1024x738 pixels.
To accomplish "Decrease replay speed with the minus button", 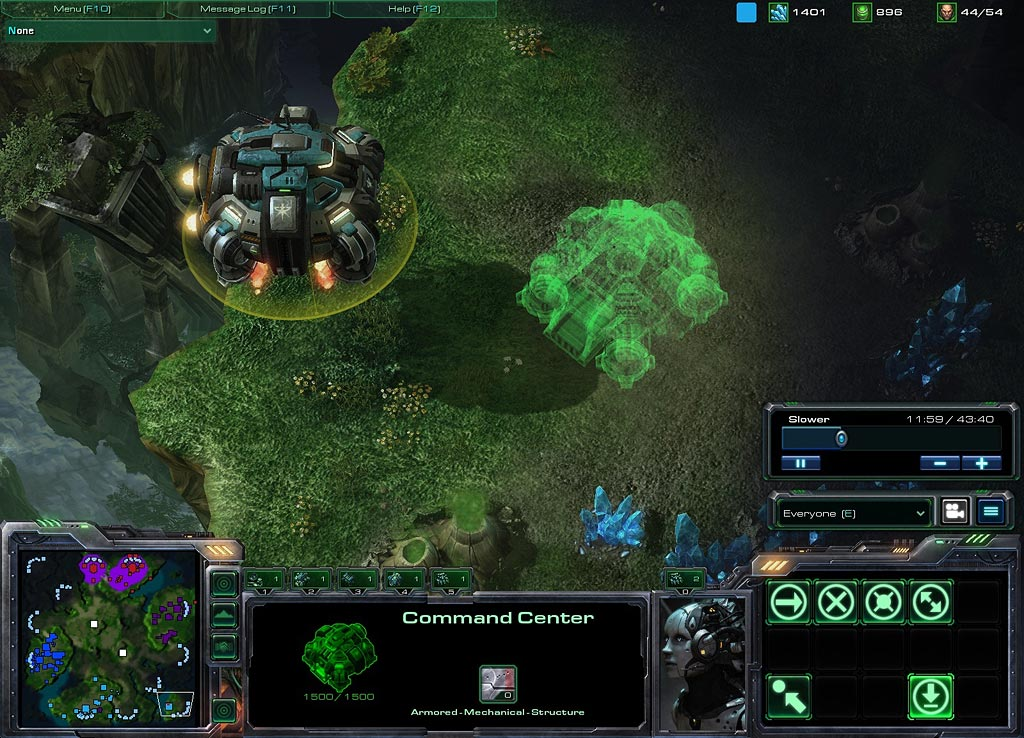I will click(940, 463).
